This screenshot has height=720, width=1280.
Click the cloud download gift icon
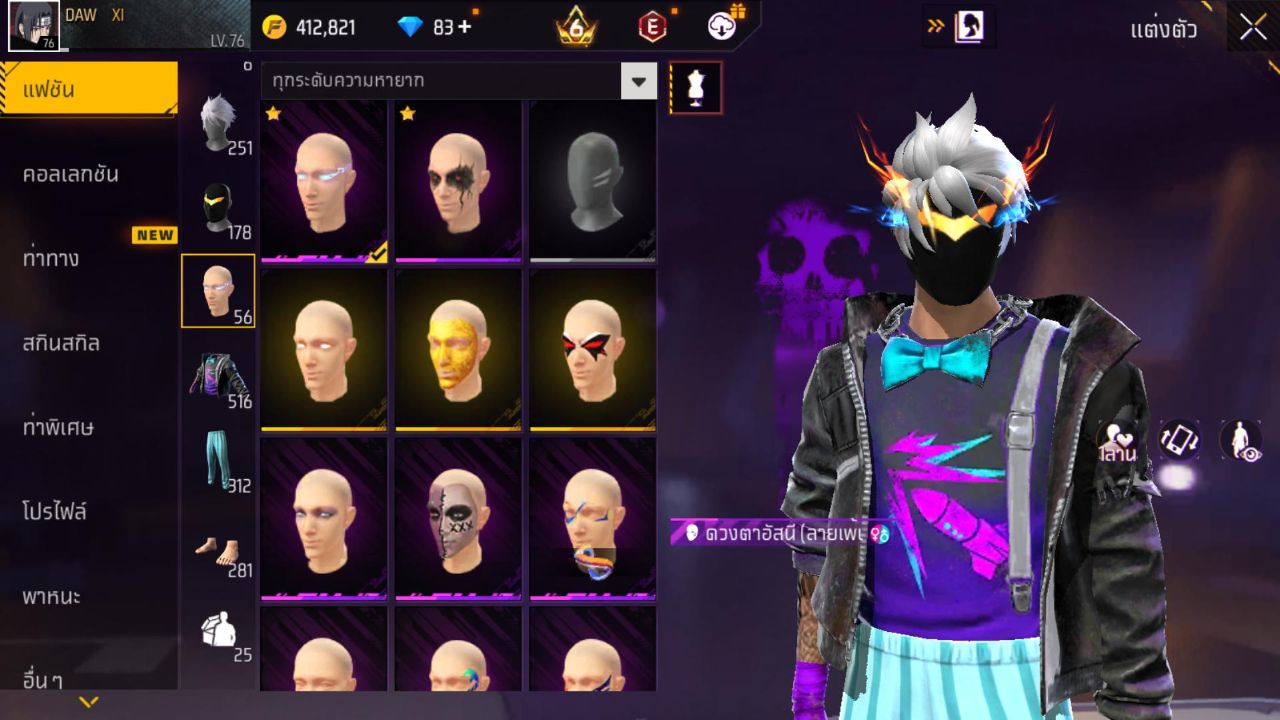click(722, 27)
